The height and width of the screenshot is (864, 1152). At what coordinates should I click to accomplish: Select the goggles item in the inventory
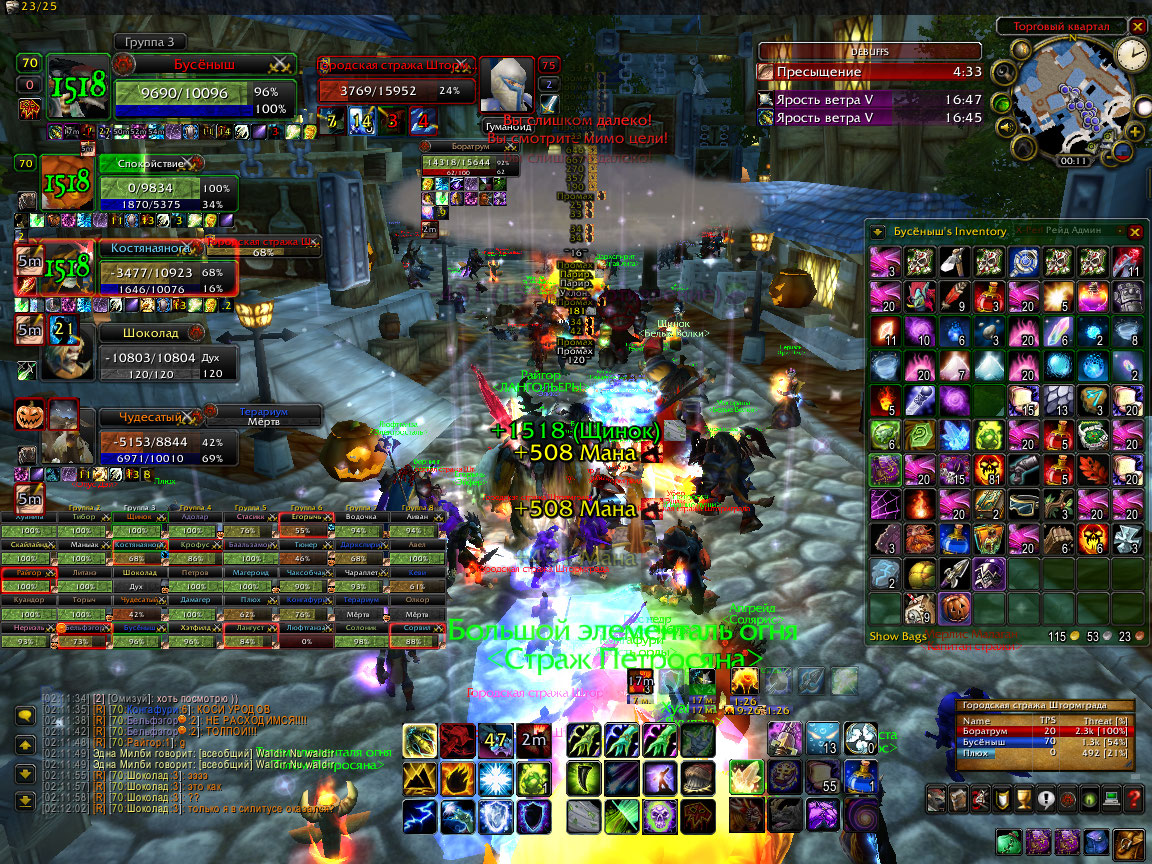click(1024, 504)
